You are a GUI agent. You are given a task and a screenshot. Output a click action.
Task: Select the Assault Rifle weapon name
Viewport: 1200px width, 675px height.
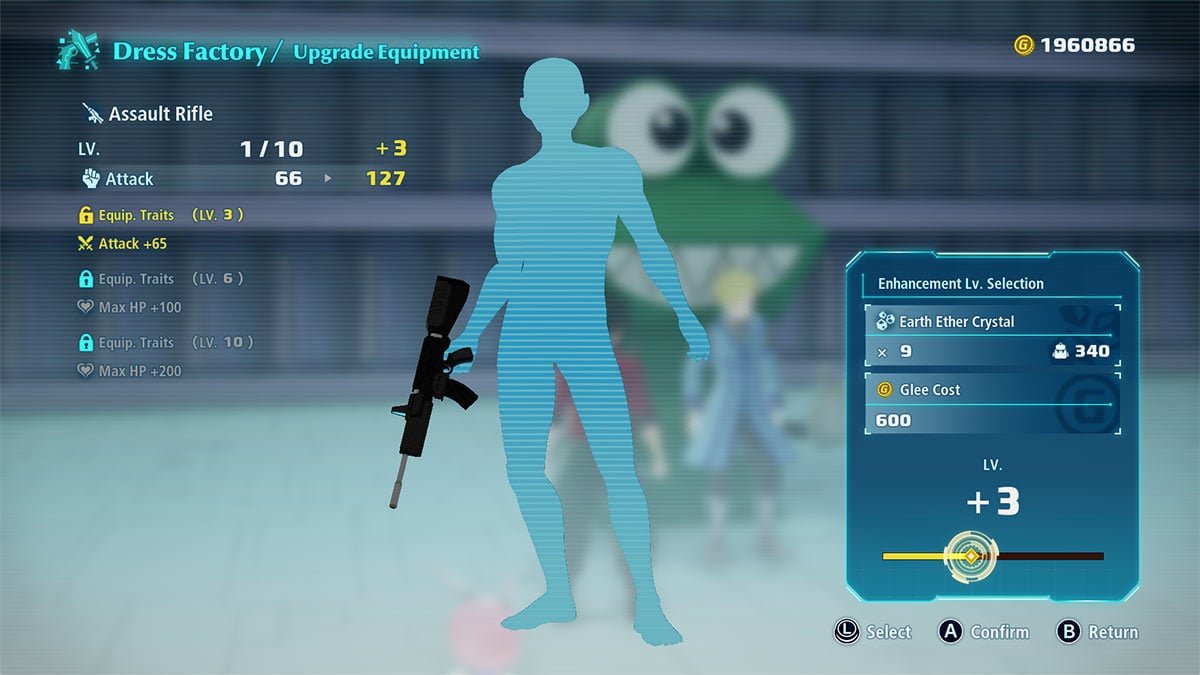pyautogui.click(x=159, y=114)
